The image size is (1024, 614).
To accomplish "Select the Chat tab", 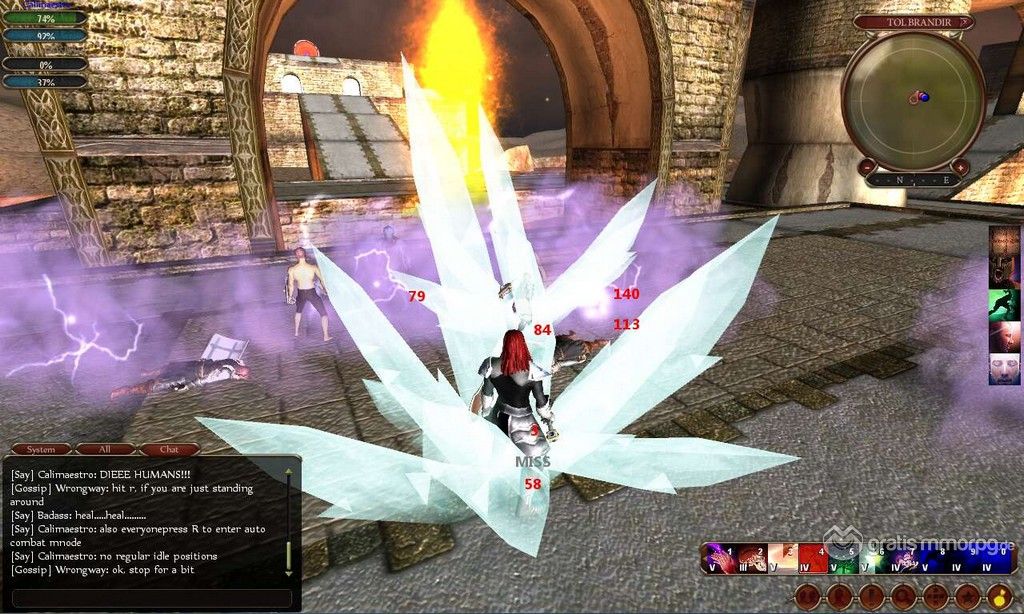I will point(169,449).
